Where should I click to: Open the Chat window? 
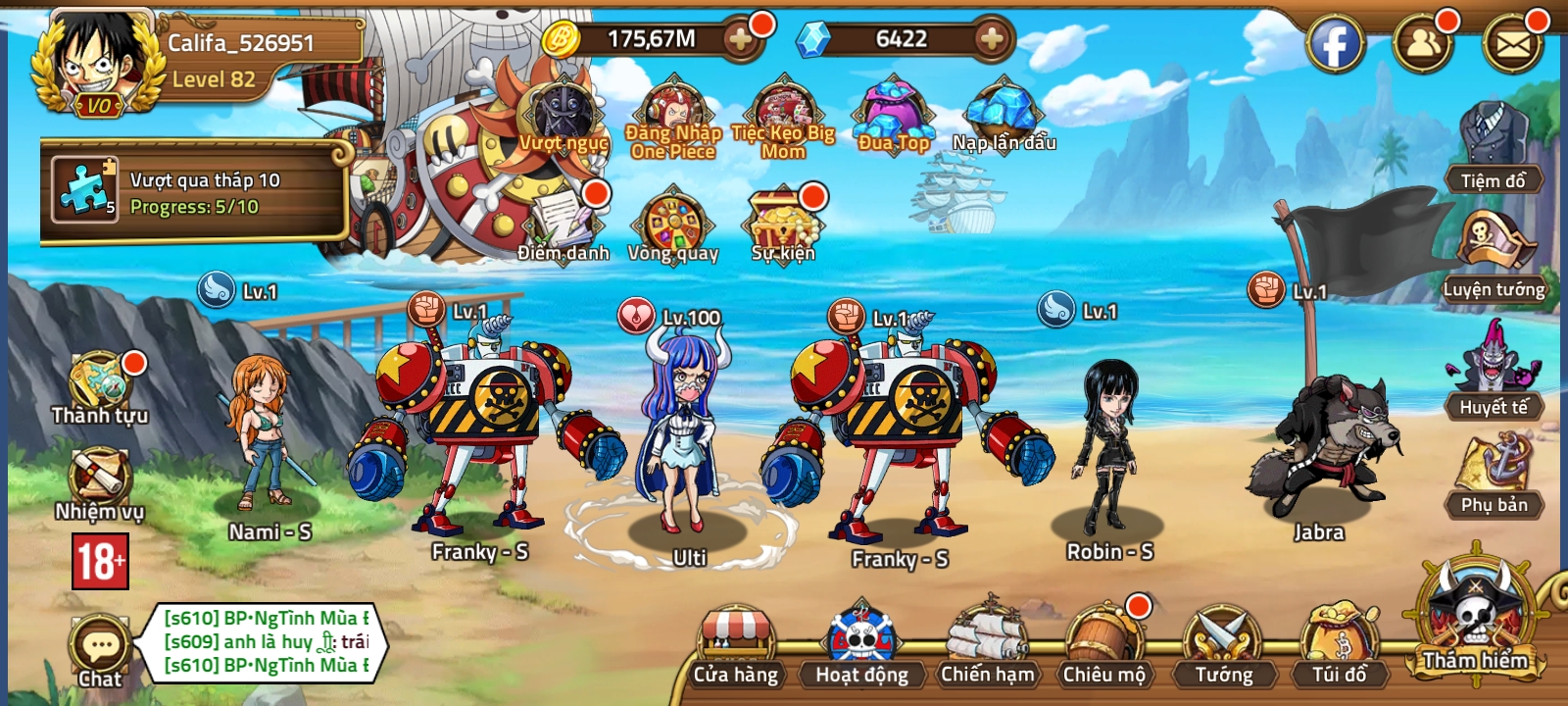tap(98, 642)
